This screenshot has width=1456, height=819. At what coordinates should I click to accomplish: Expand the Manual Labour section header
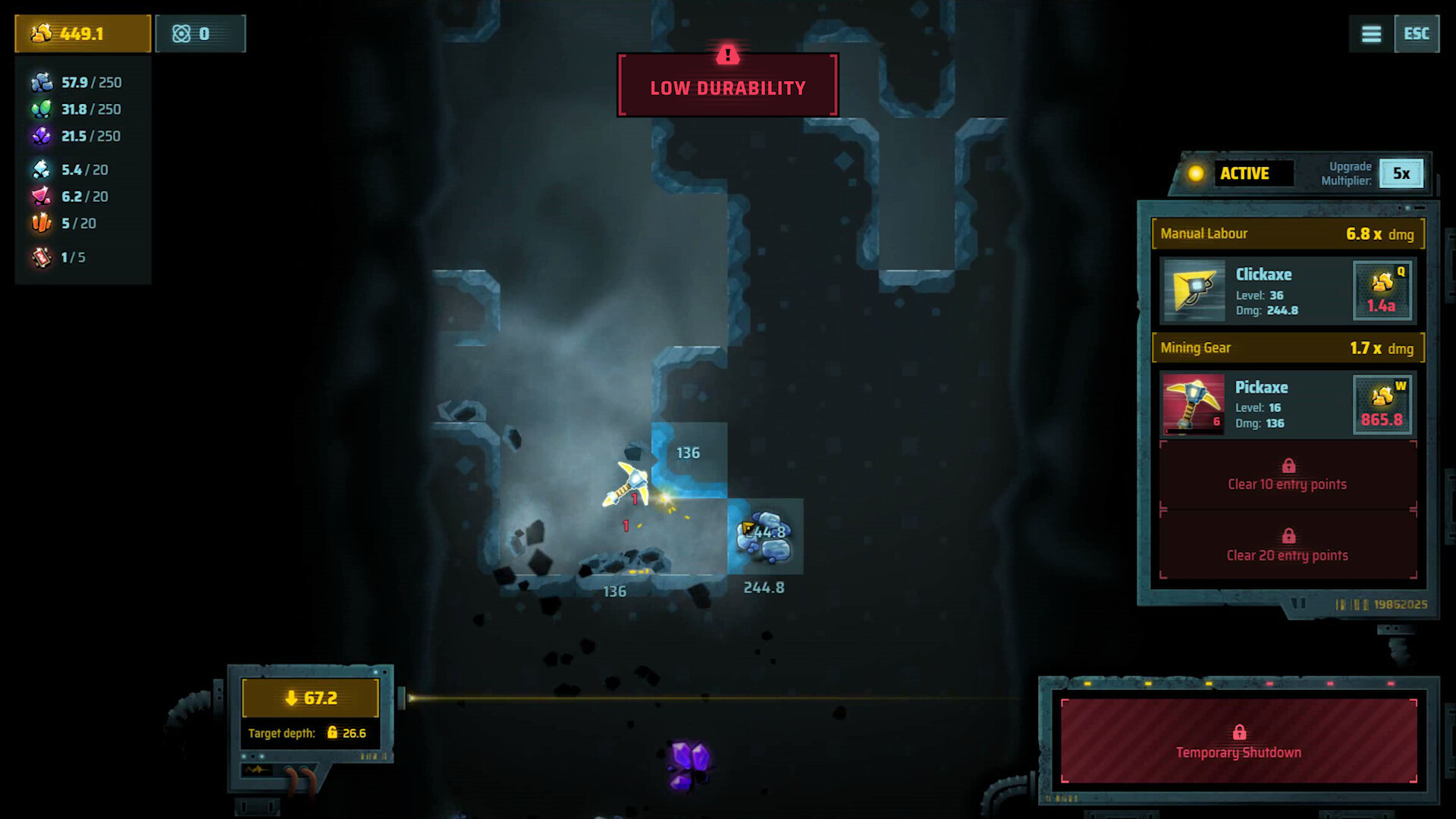[x=1287, y=234]
